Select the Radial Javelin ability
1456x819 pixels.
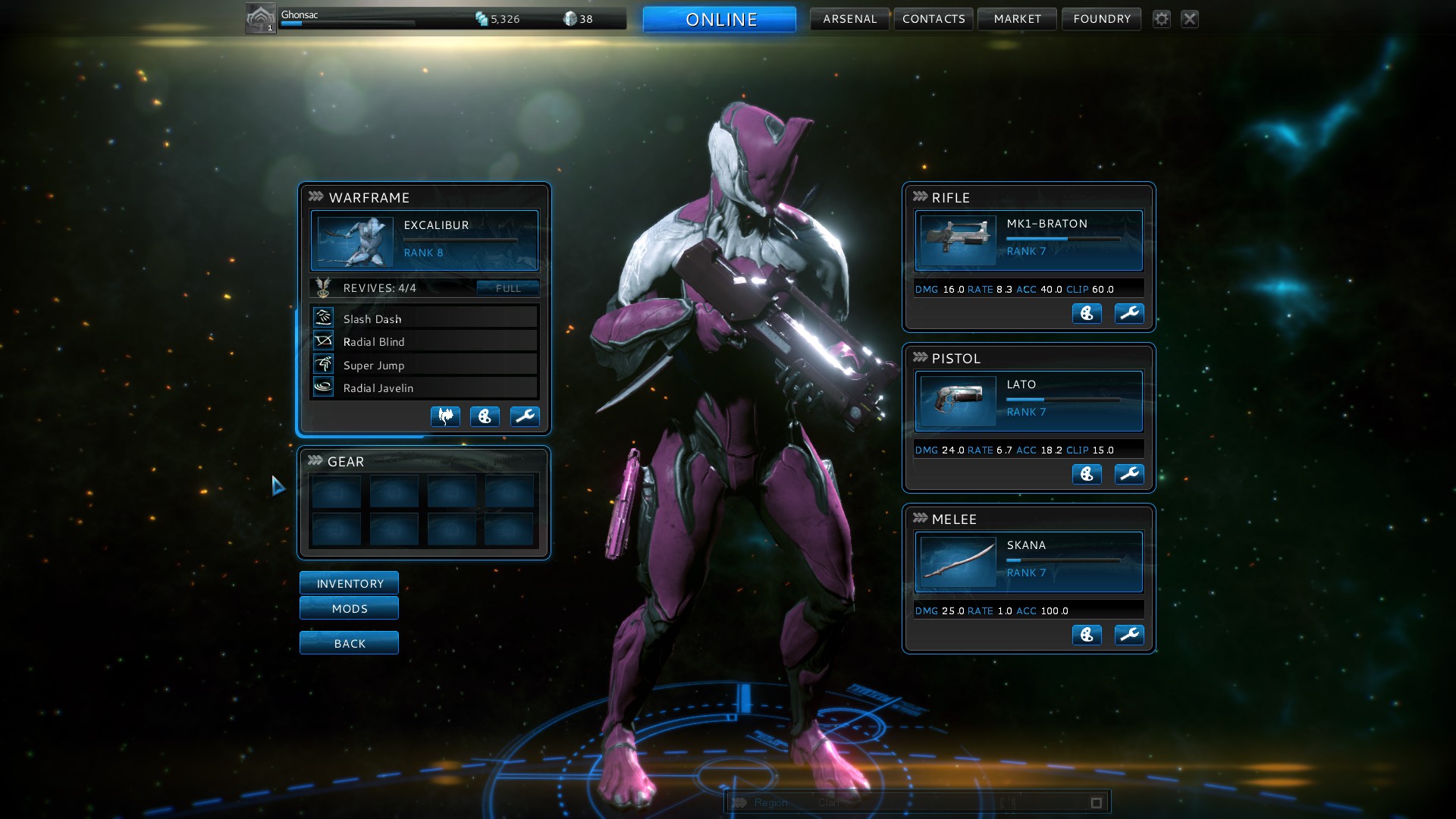424,388
